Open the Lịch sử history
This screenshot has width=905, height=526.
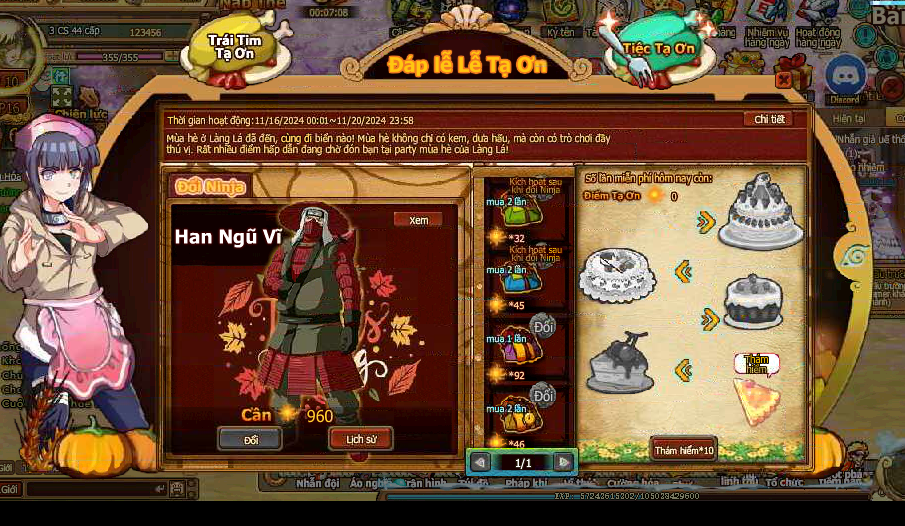click(x=360, y=439)
